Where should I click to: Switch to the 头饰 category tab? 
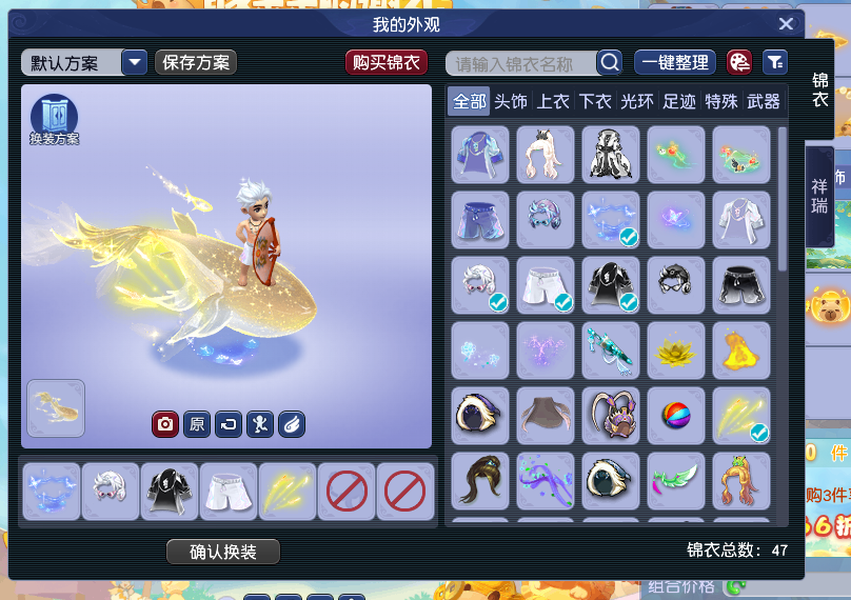tap(511, 101)
